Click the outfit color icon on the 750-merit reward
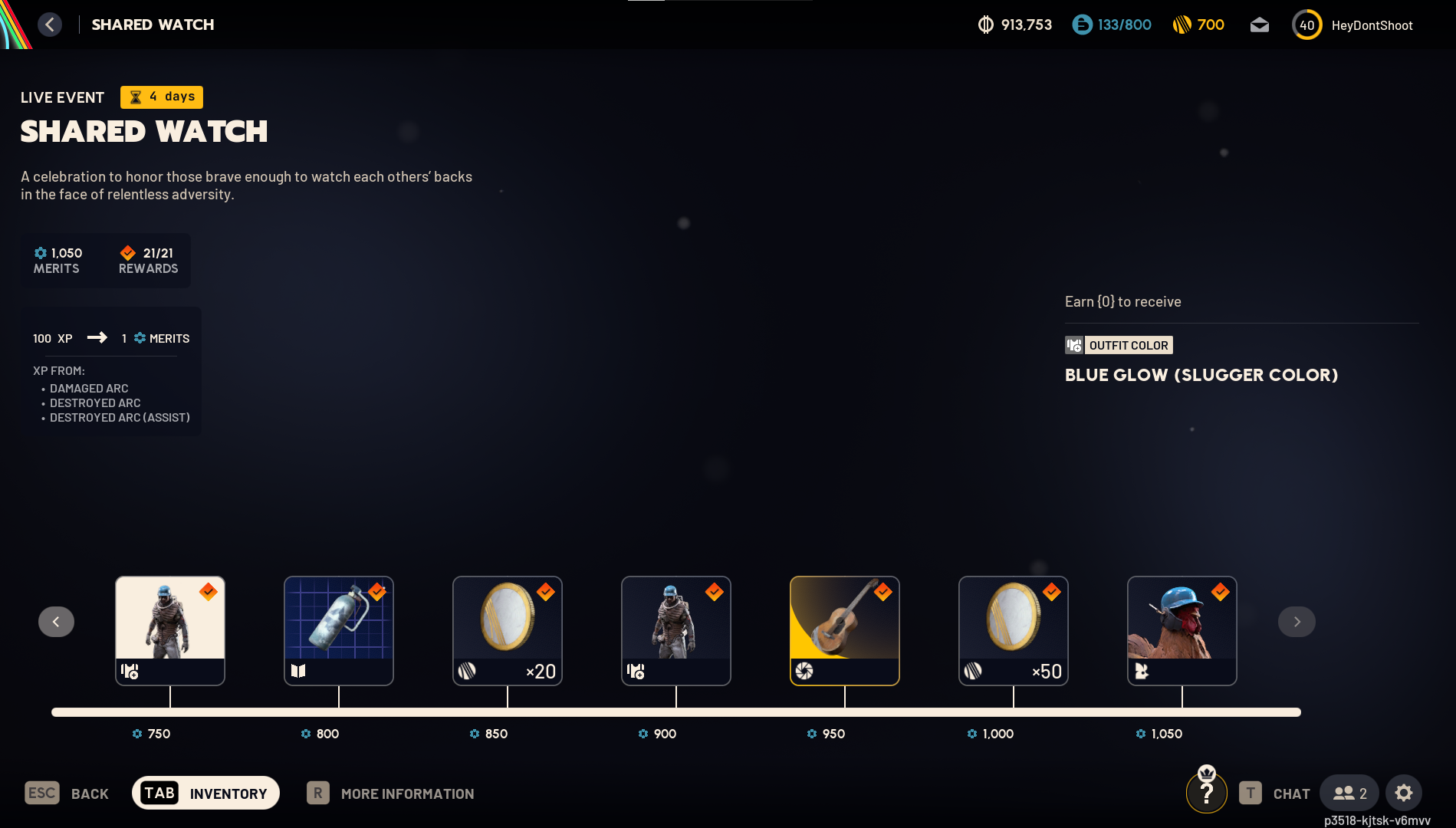The height and width of the screenshot is (828, 1456). [129, 672]
